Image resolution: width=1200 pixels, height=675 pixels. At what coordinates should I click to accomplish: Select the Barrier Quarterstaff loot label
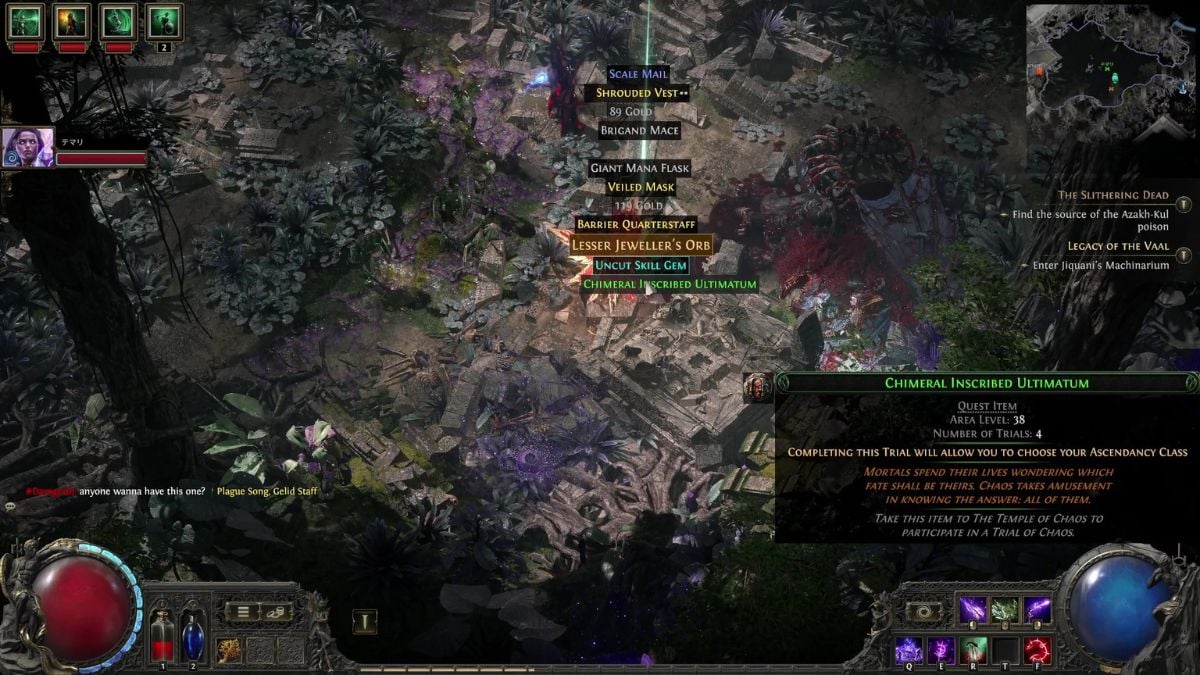click(x=636, y=225)
